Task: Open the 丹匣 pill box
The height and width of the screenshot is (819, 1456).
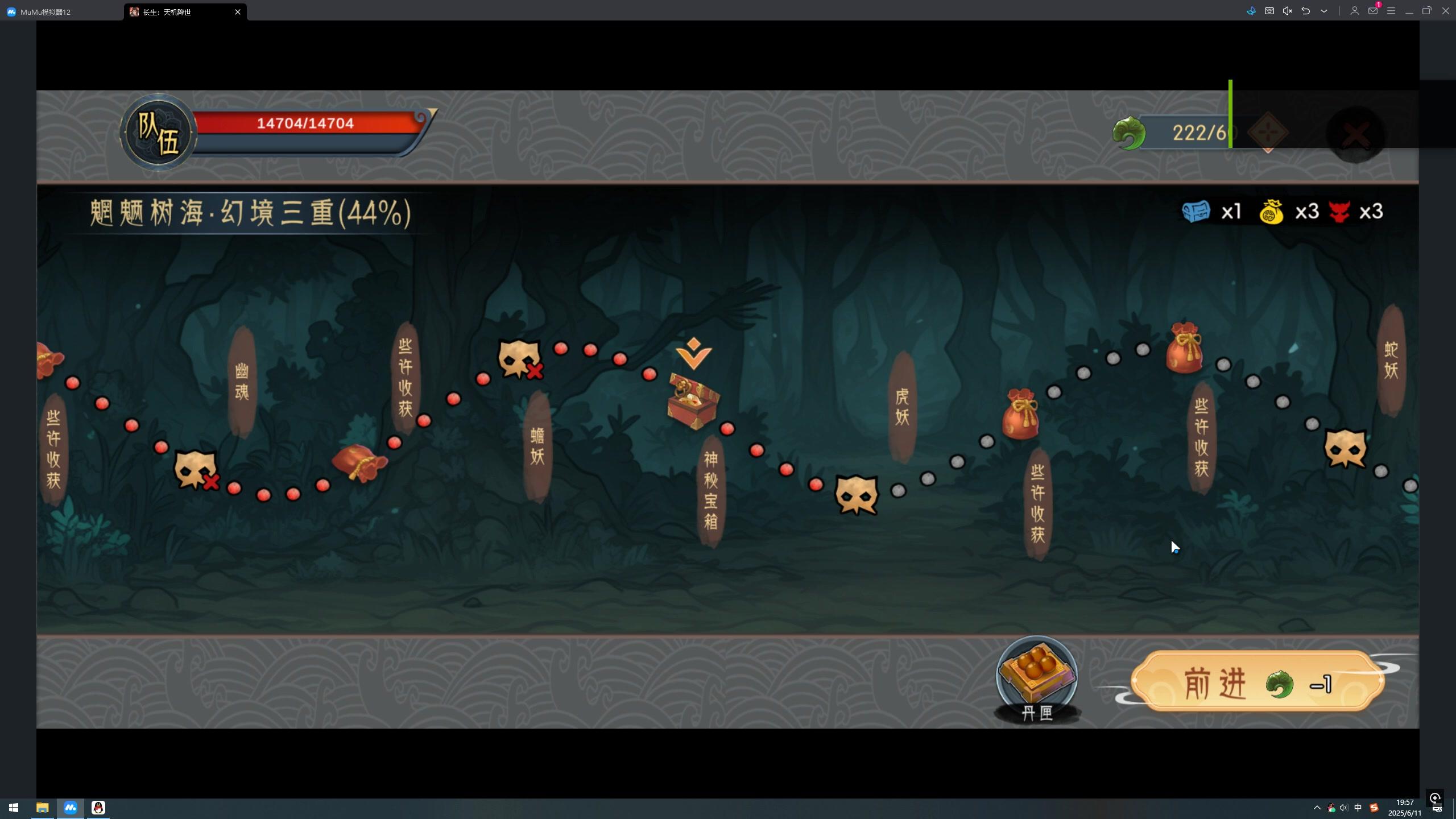Action: coord(1036,676)
